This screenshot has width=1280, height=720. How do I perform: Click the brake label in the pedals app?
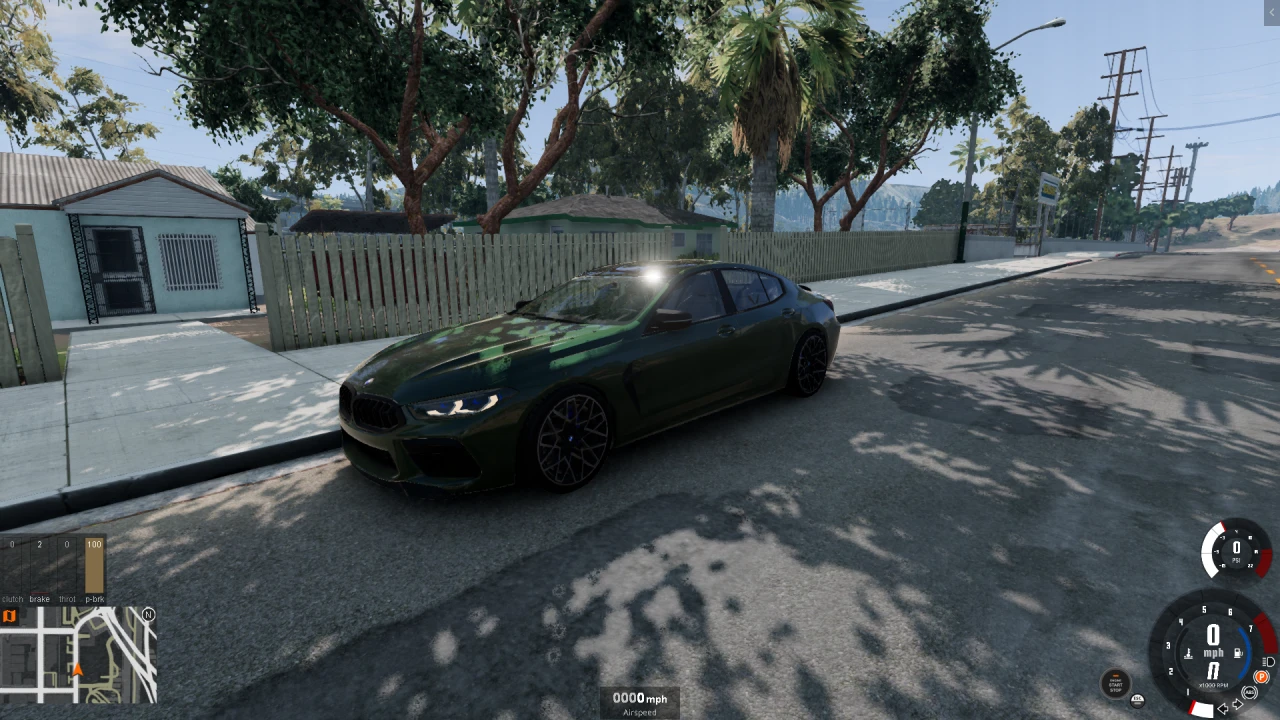tap(40, 599)
